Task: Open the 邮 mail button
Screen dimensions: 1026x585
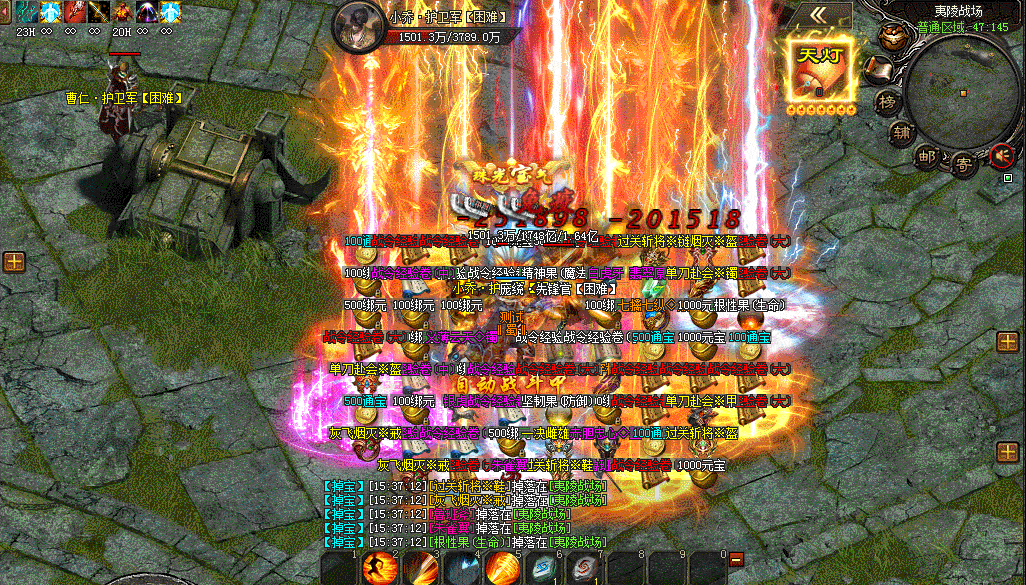Action: 927,156
